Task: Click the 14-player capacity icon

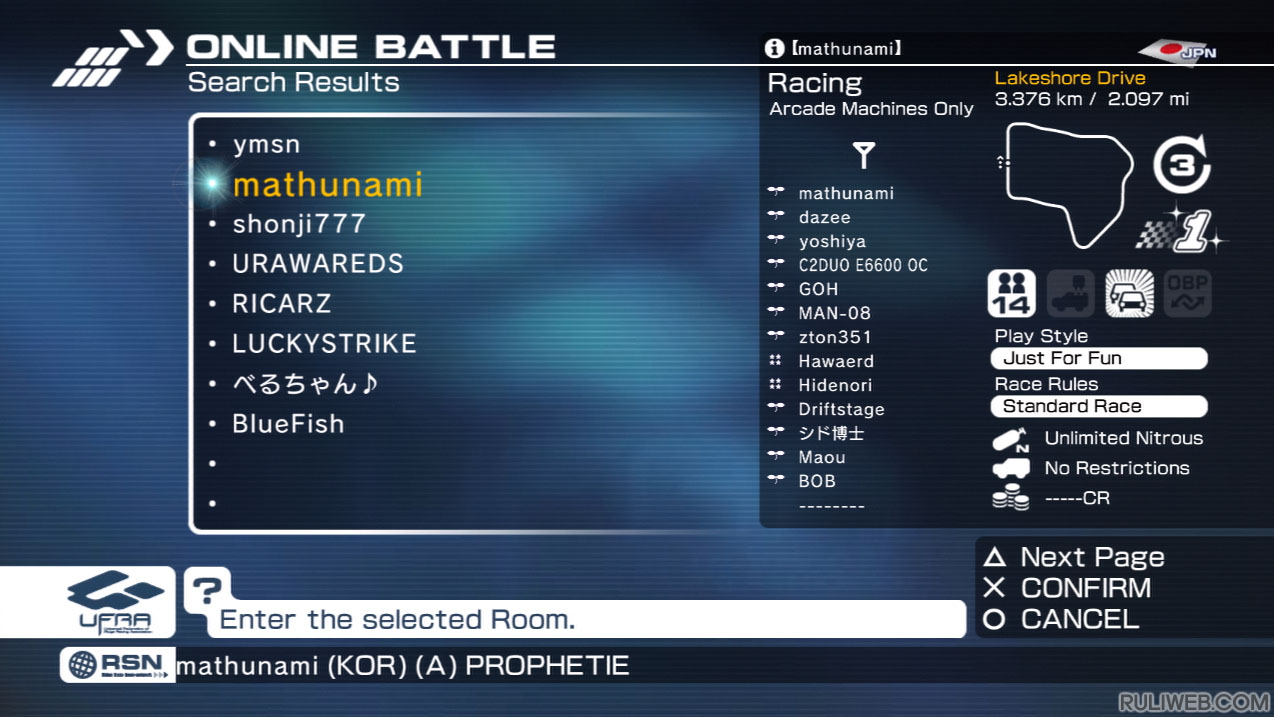Action: click(1011, 294)
